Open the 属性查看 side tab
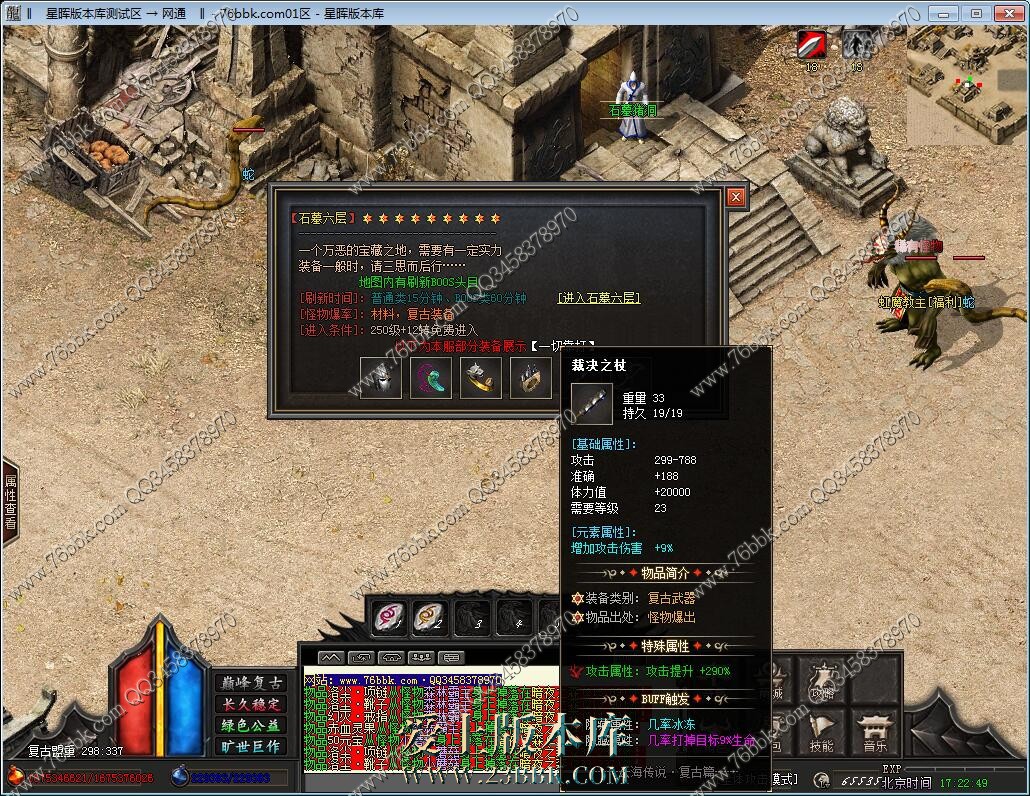Image resolution: width=1030 pixels, height=796 pixels. point(10,502)
